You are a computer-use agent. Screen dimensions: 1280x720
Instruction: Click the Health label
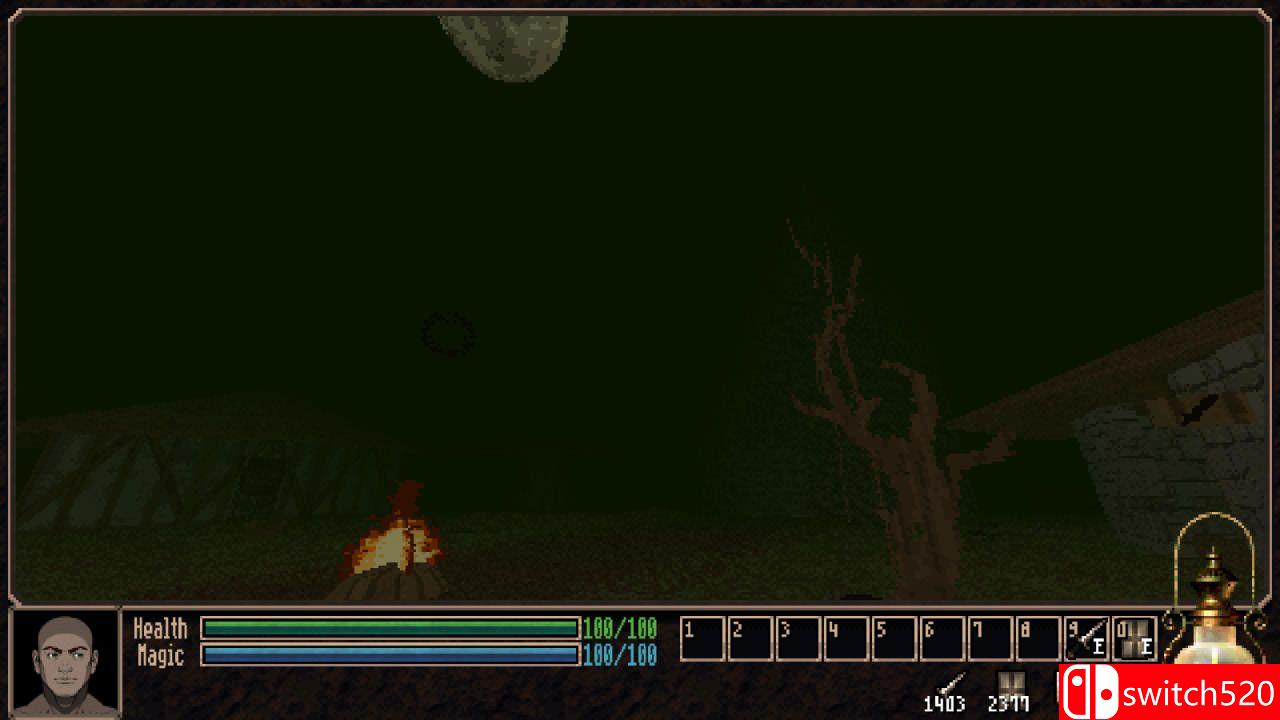(160, 628)
